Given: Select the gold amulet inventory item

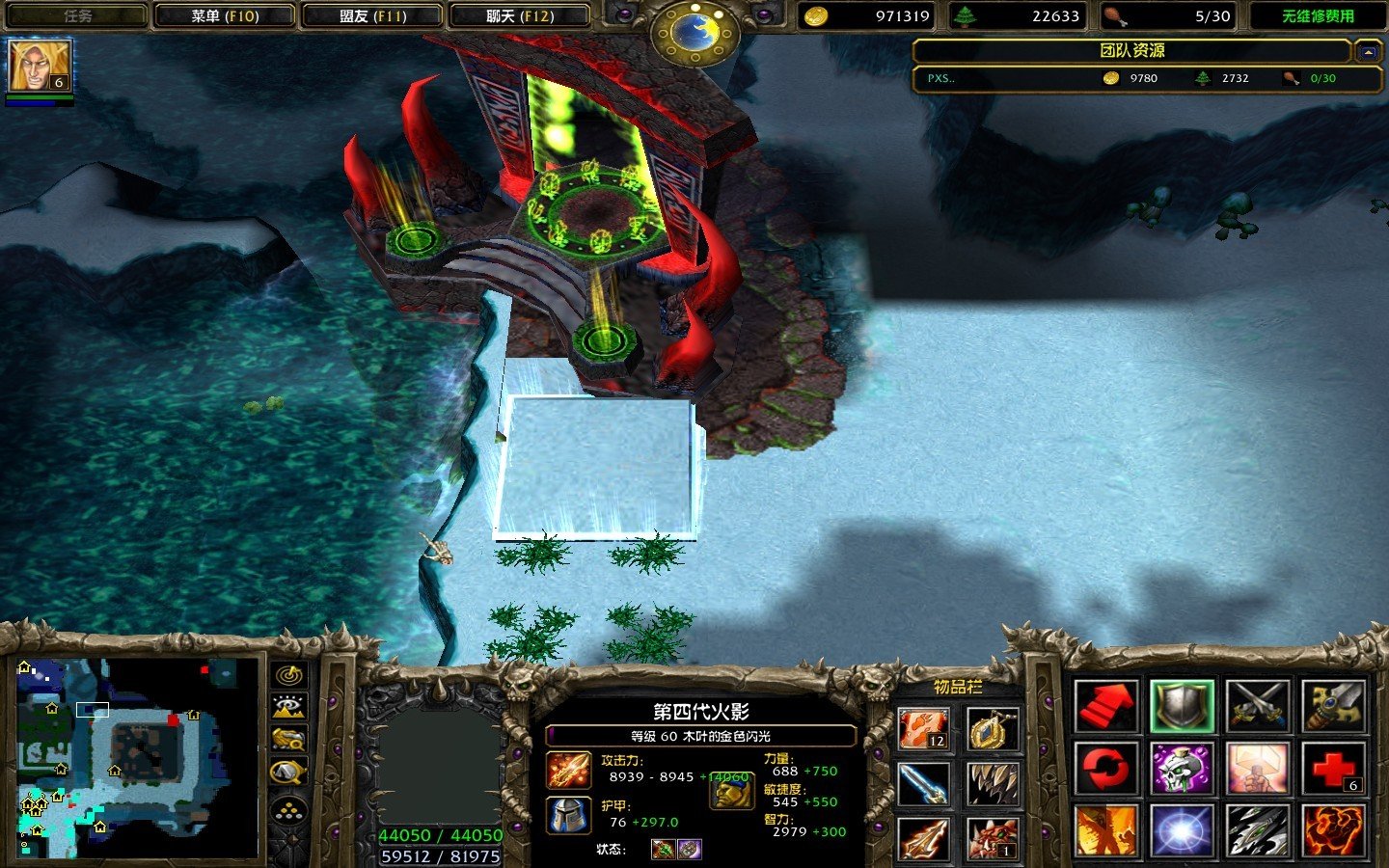Looking at the screenshot, I should point(993,729).
